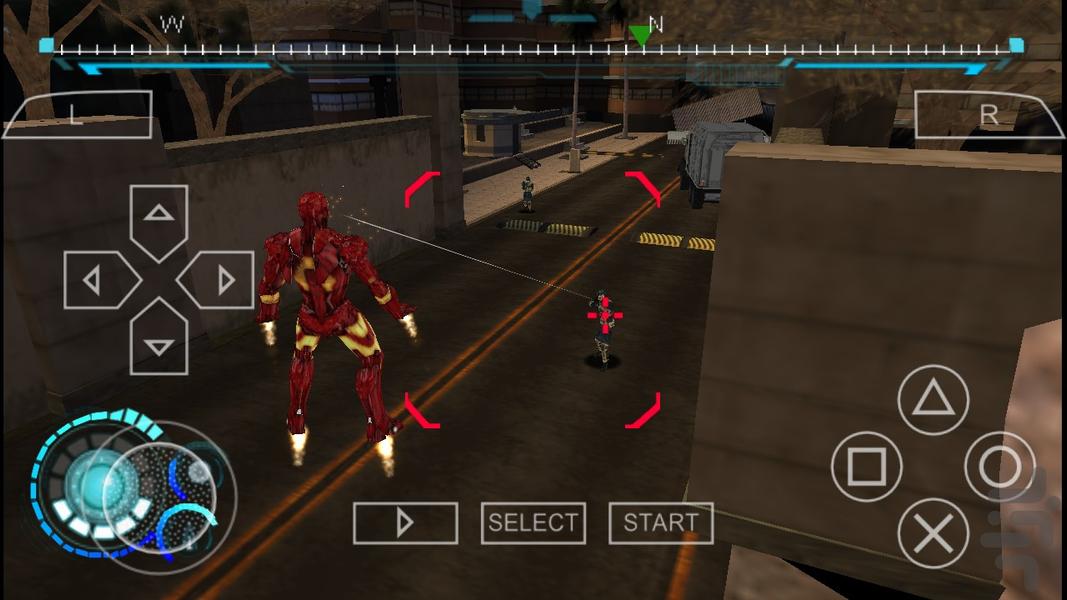
Task: Tap the triangle action button
Action: (x=933, y=400)
